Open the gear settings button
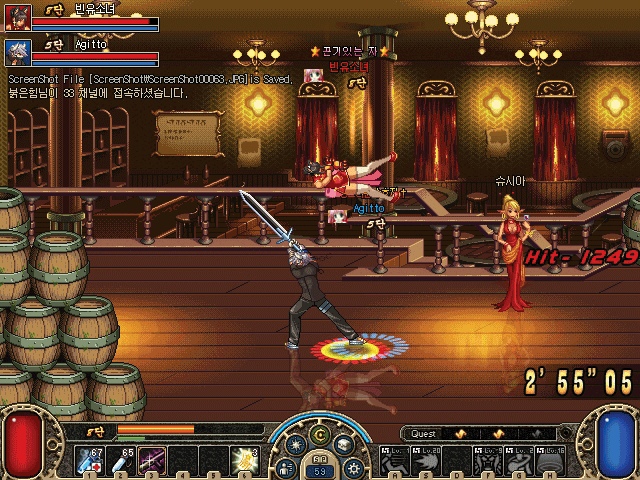Image resolution: width=640 pixels, height=480 pixels. pyautogui.click(x=353, y=467)
